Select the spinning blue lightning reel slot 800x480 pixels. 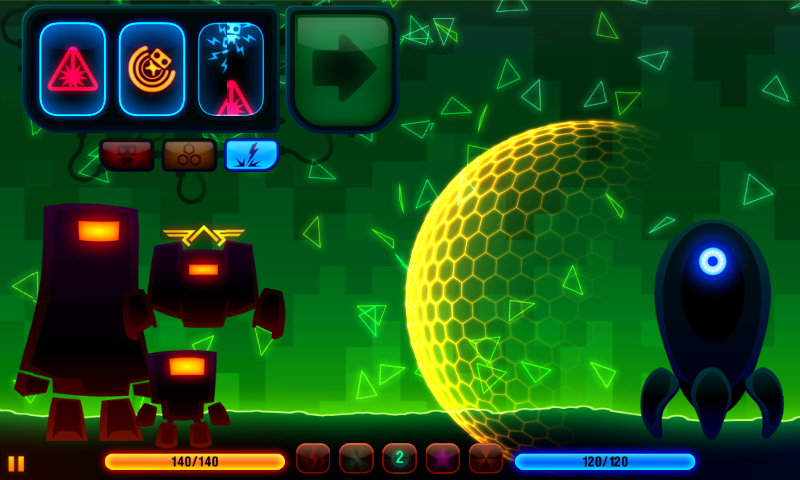[231, 69]
